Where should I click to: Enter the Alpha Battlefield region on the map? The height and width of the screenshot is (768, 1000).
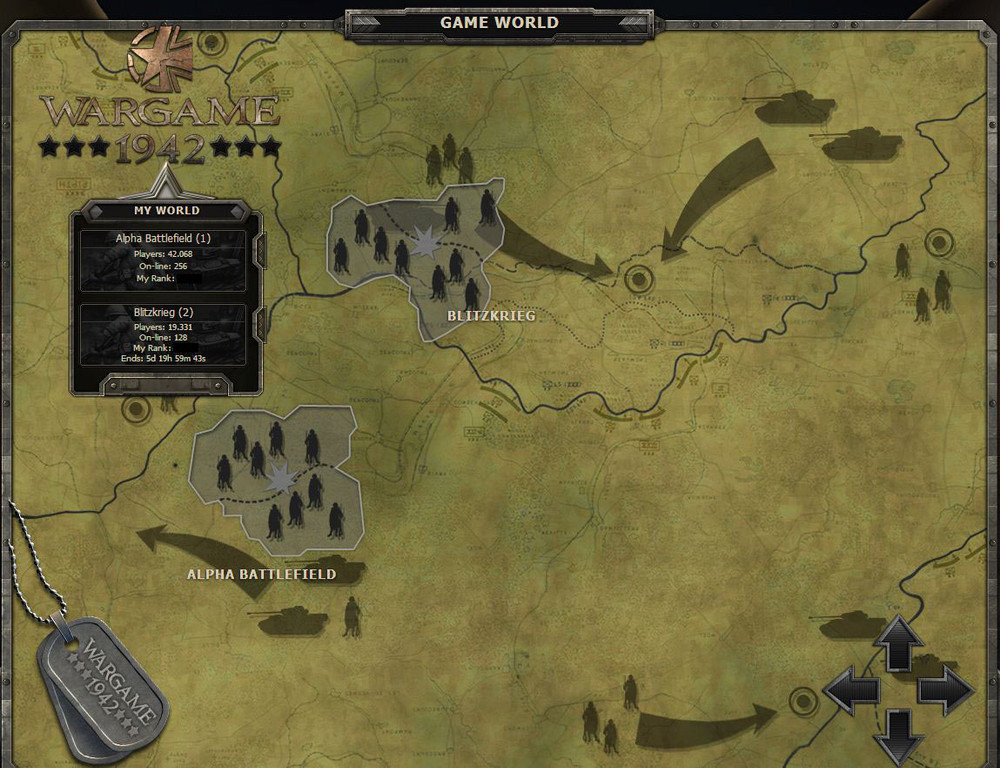275,477
